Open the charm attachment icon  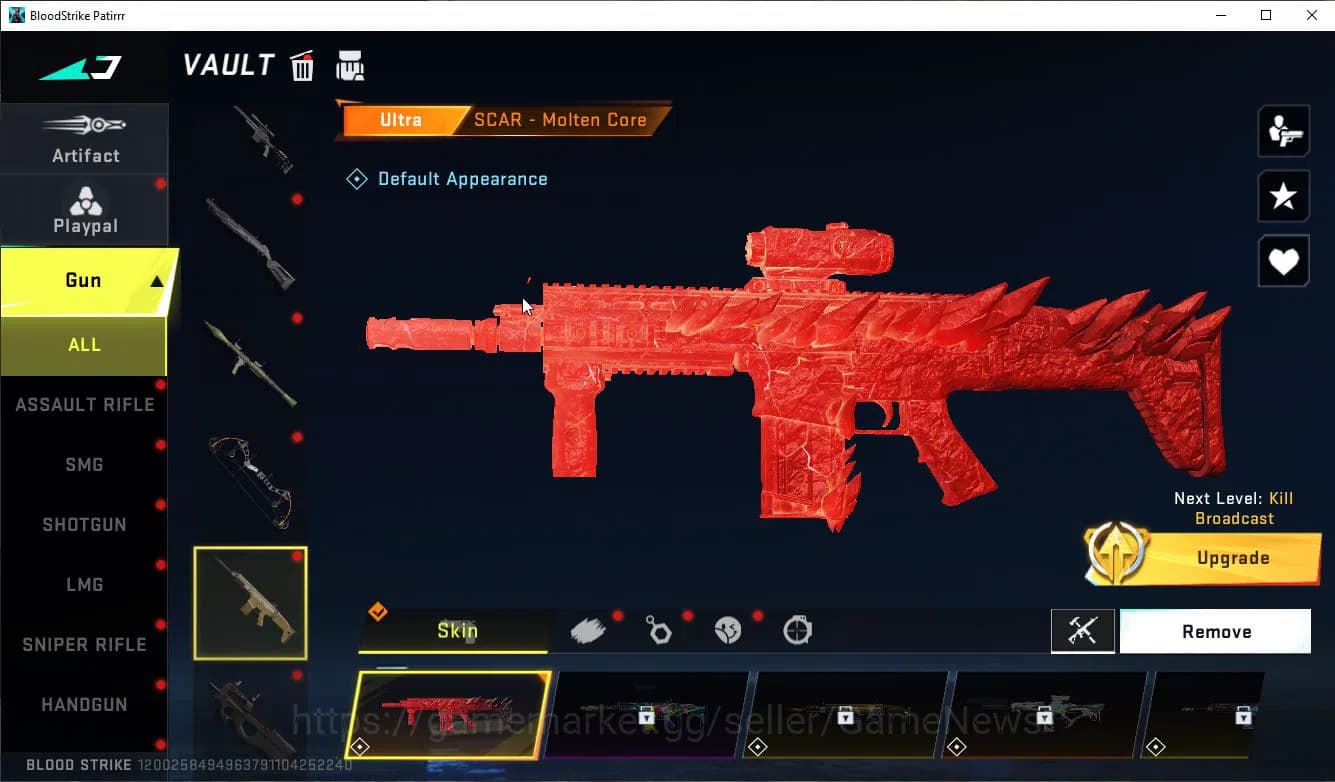point(658,630)
